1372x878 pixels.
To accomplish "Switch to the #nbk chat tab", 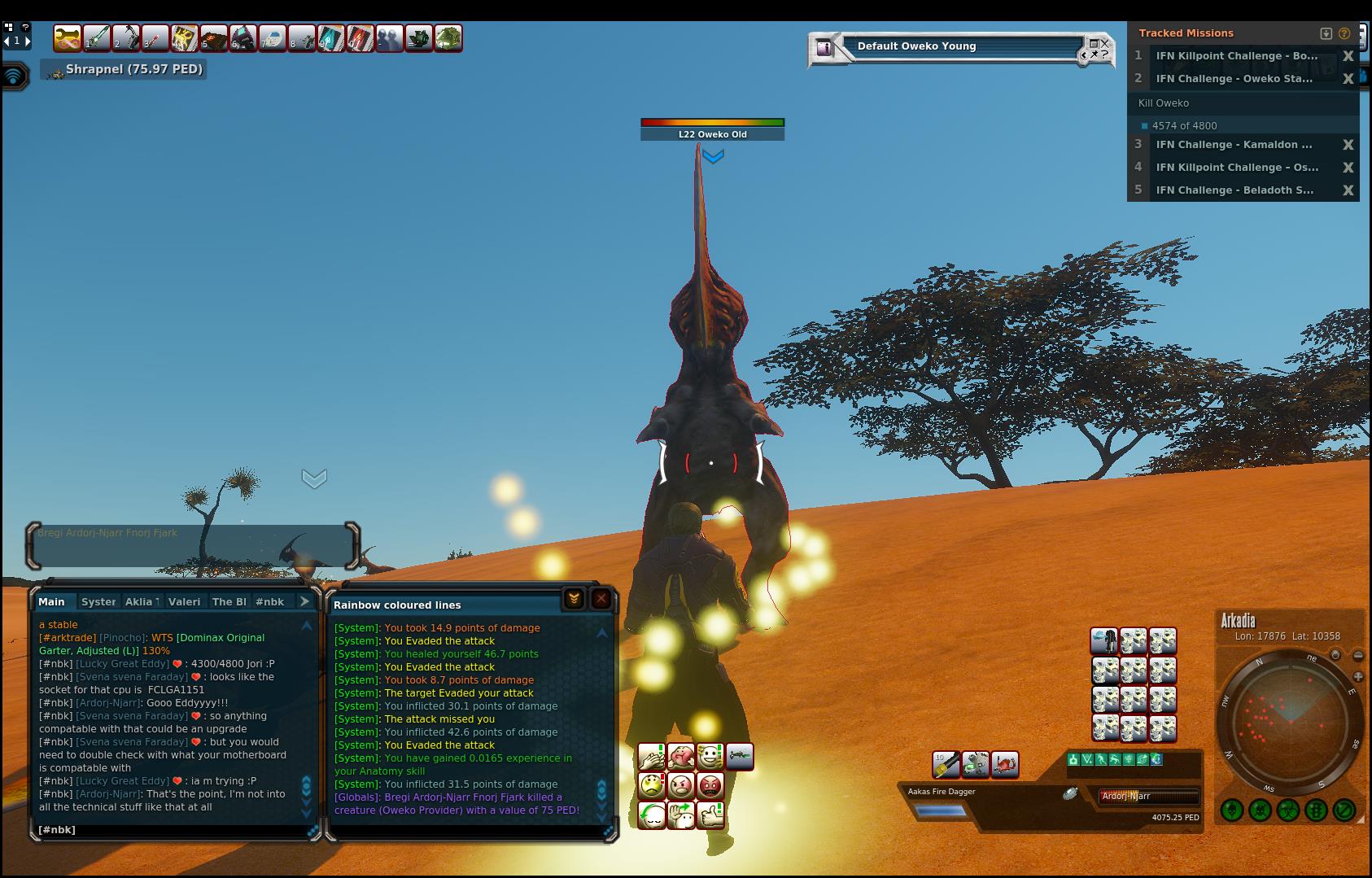I will pos(269,602).
